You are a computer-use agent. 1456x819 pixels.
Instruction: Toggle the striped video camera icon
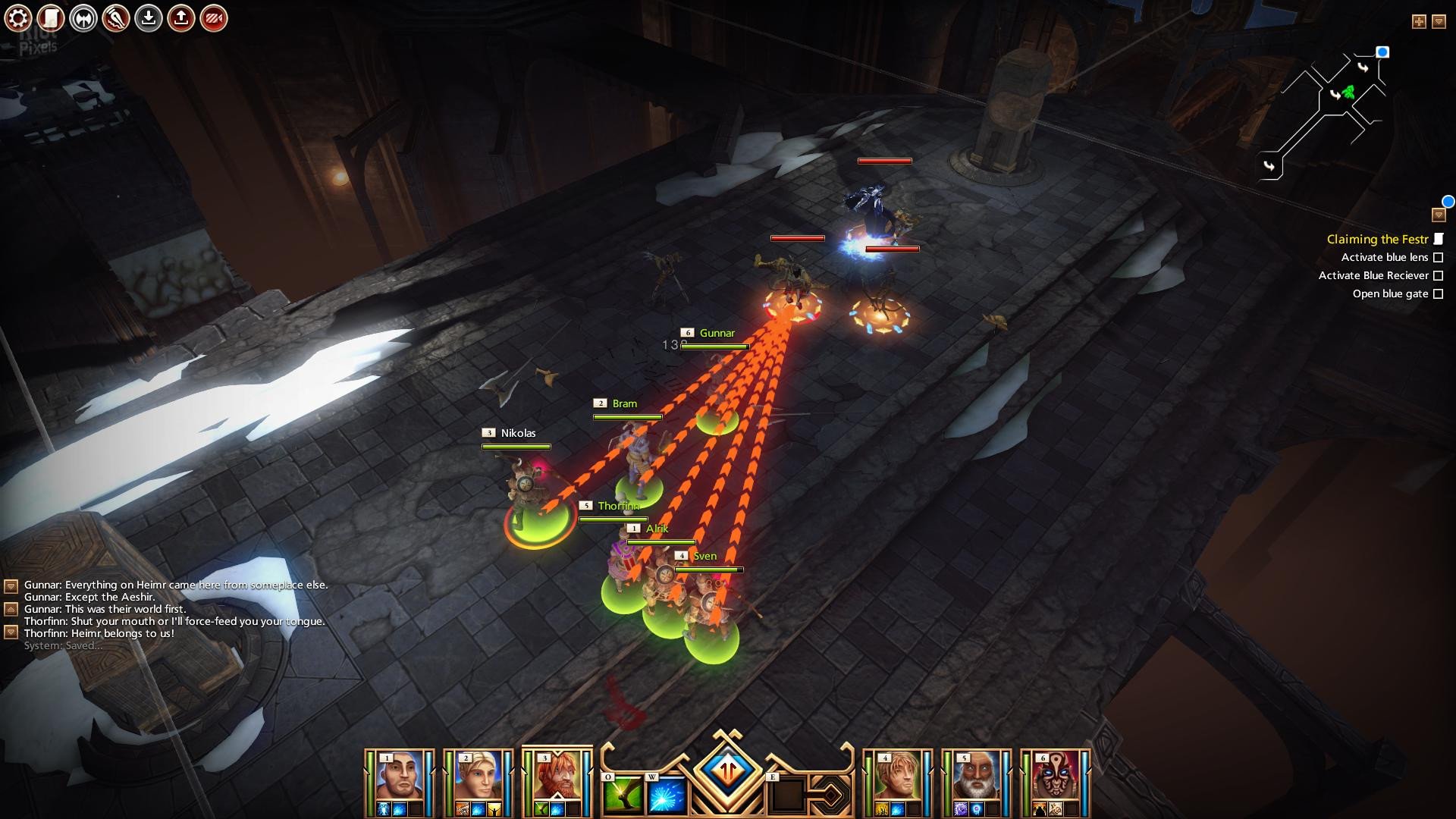pyautogui.click(x=214, y=18)
